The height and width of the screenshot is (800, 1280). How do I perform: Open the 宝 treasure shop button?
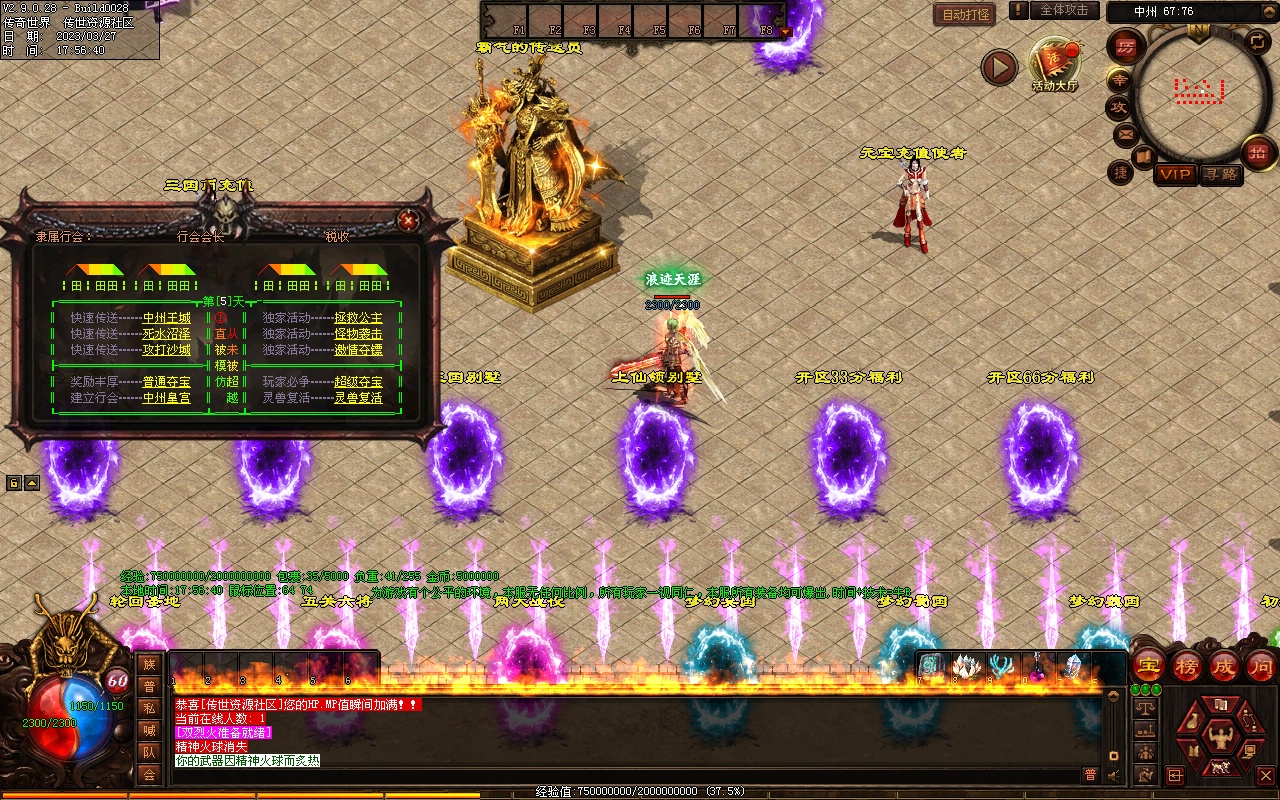click(x=1148, y=665)
